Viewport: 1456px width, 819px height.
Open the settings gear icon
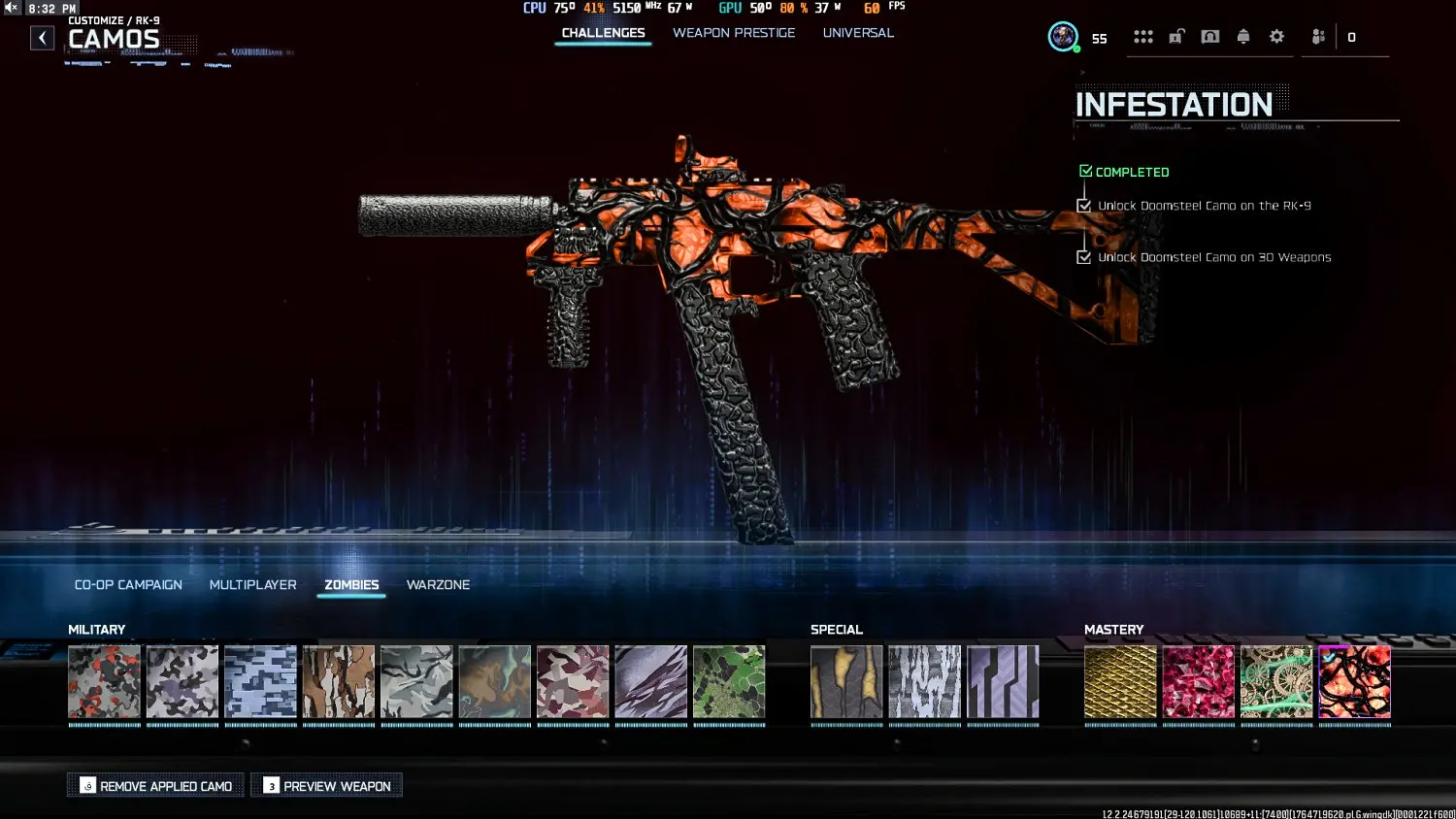point(1276,36)
